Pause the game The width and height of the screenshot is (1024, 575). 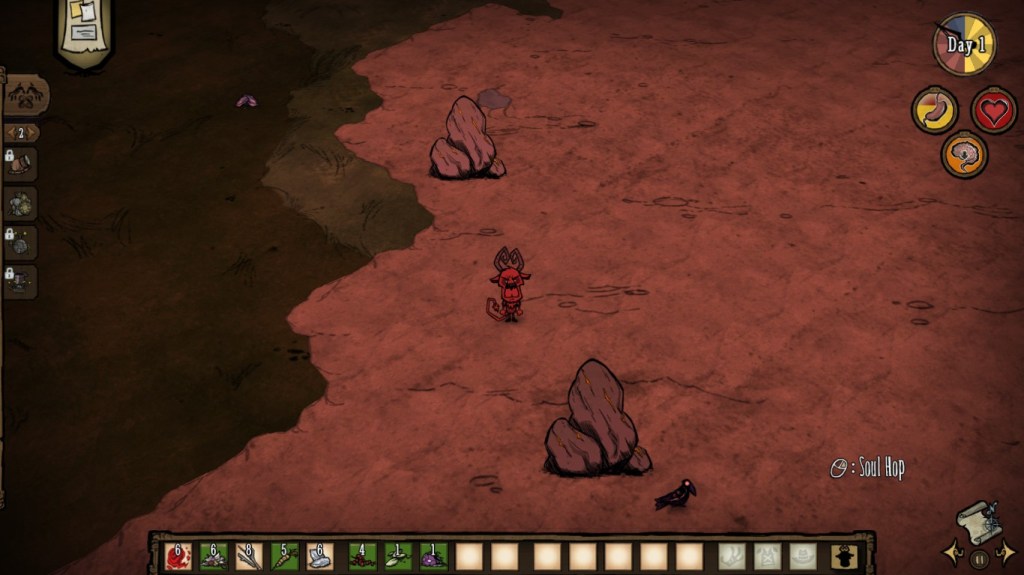click(x=980, y=558)
